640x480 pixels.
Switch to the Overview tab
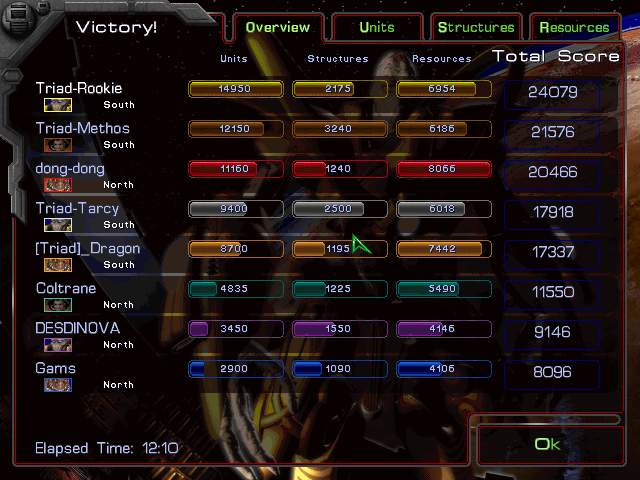tap(279, 27)
